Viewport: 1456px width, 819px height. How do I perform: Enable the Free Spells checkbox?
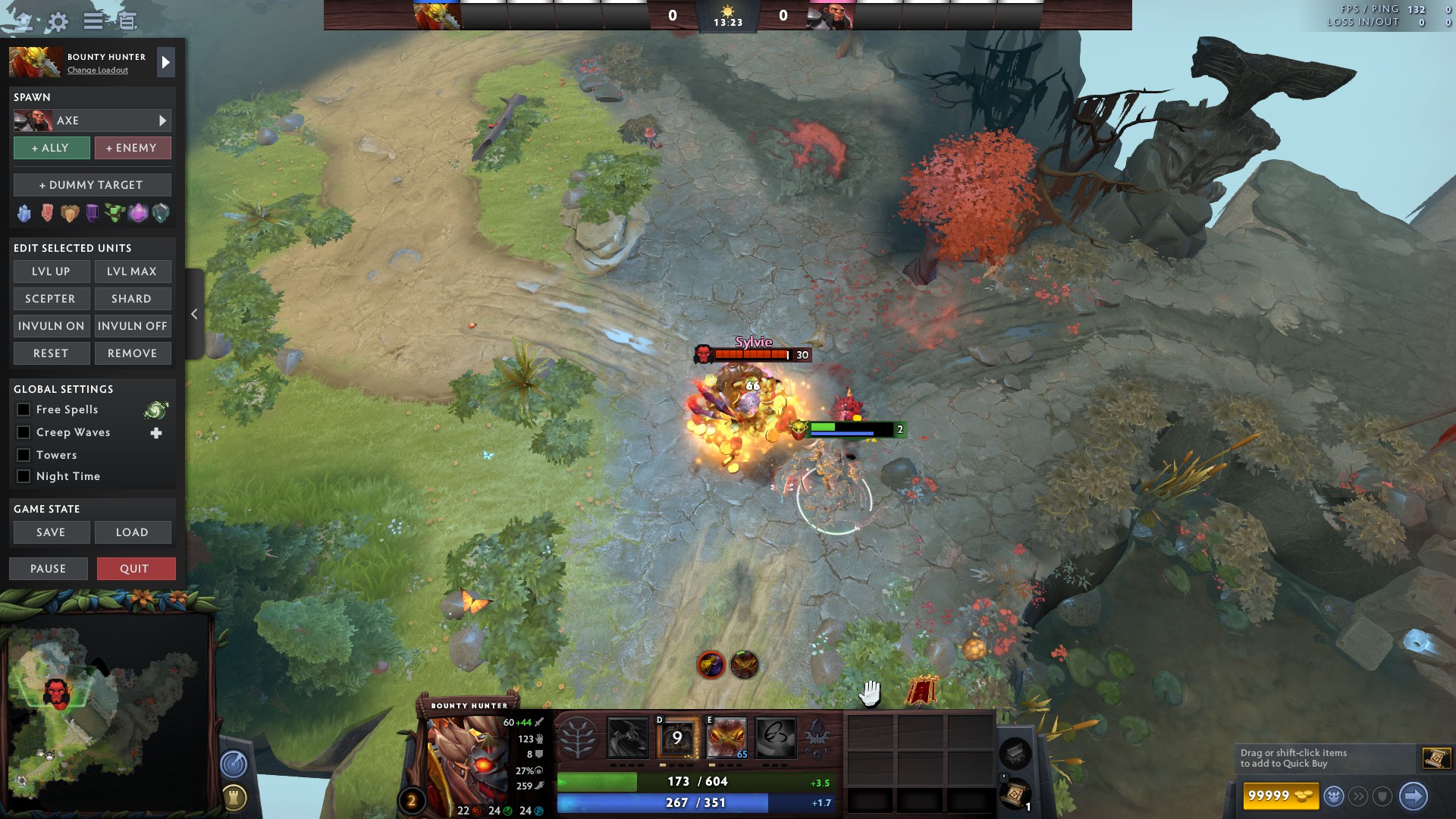(x=24, y=409)
